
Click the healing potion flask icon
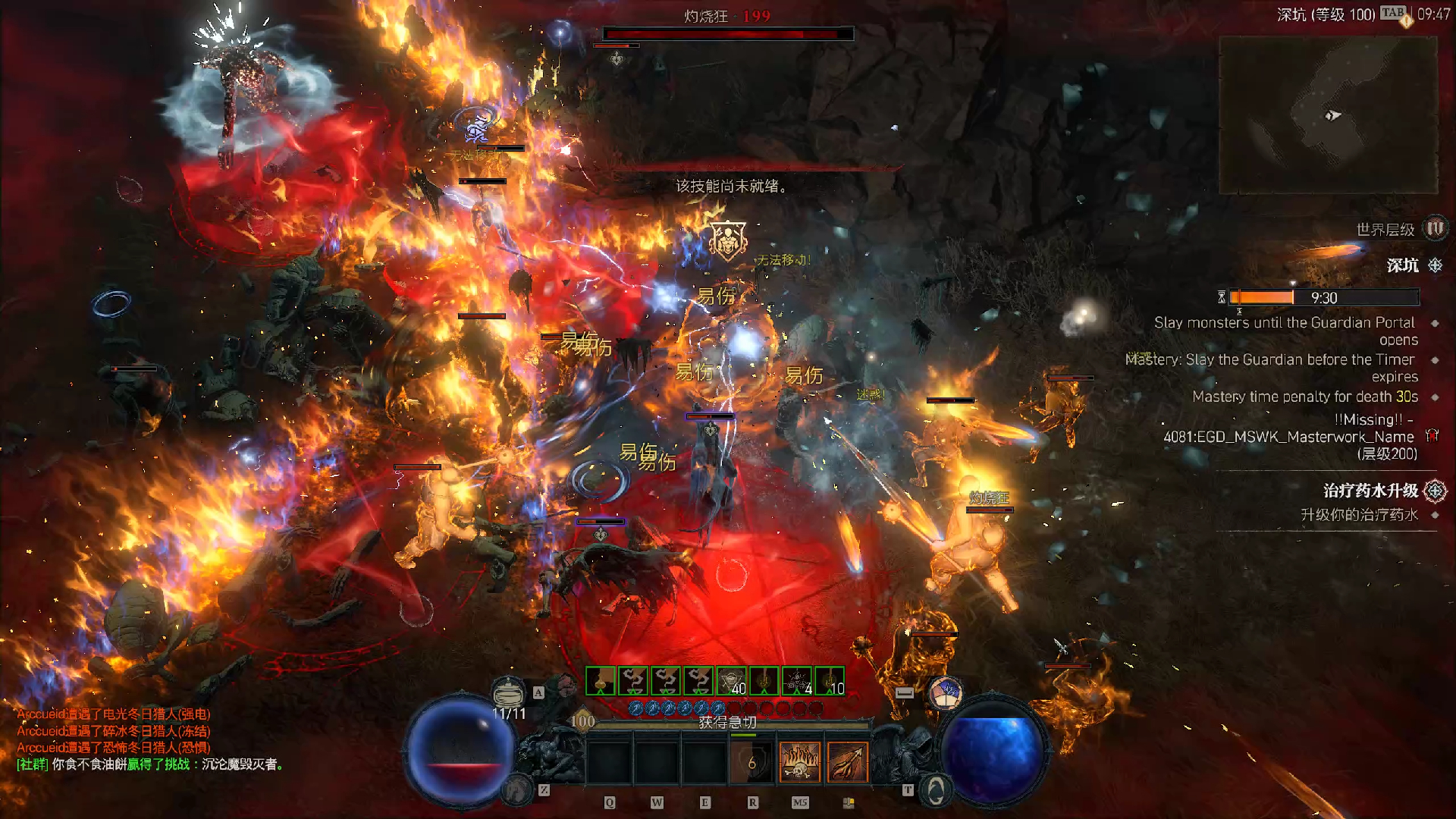(508, 692)
